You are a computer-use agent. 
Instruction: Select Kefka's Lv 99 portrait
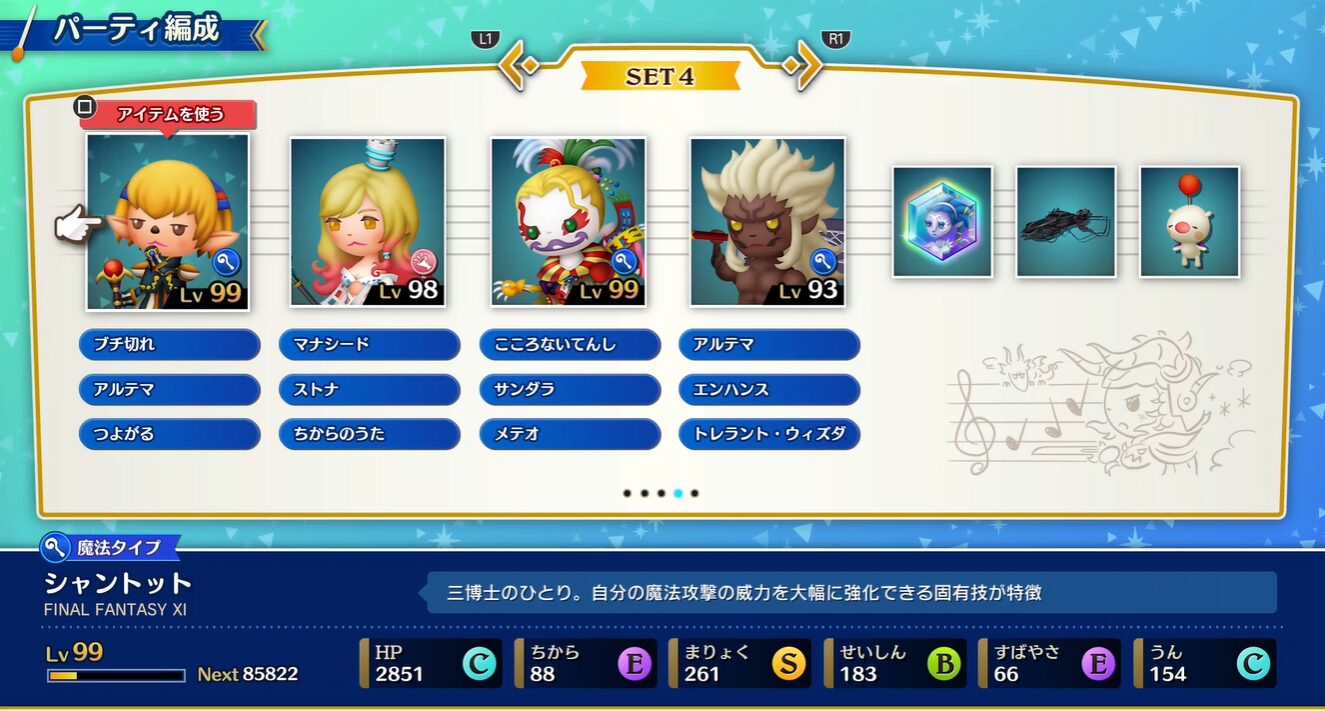coord(568,221)
